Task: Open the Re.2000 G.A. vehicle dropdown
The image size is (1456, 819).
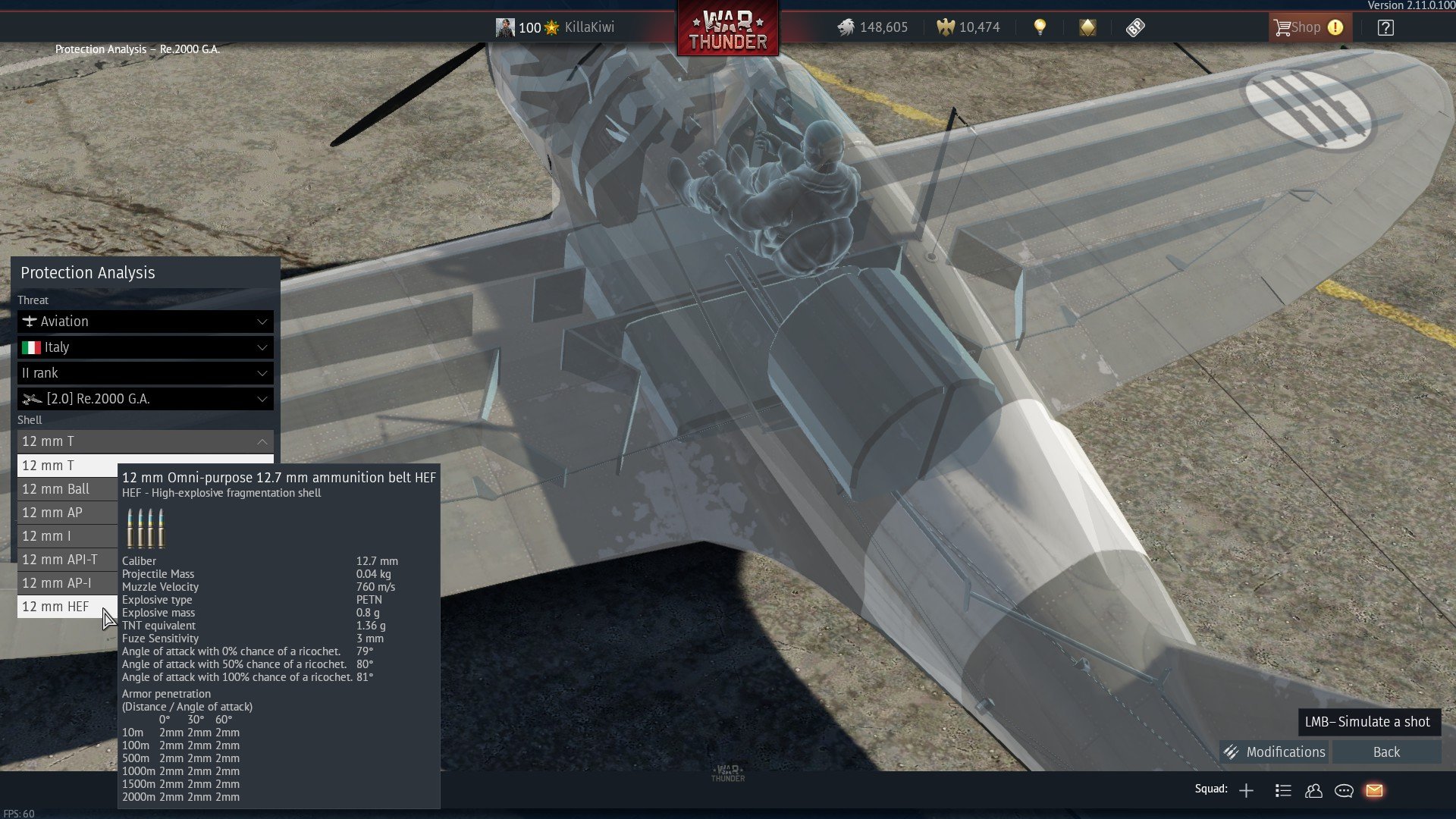Action: [145, 399]
